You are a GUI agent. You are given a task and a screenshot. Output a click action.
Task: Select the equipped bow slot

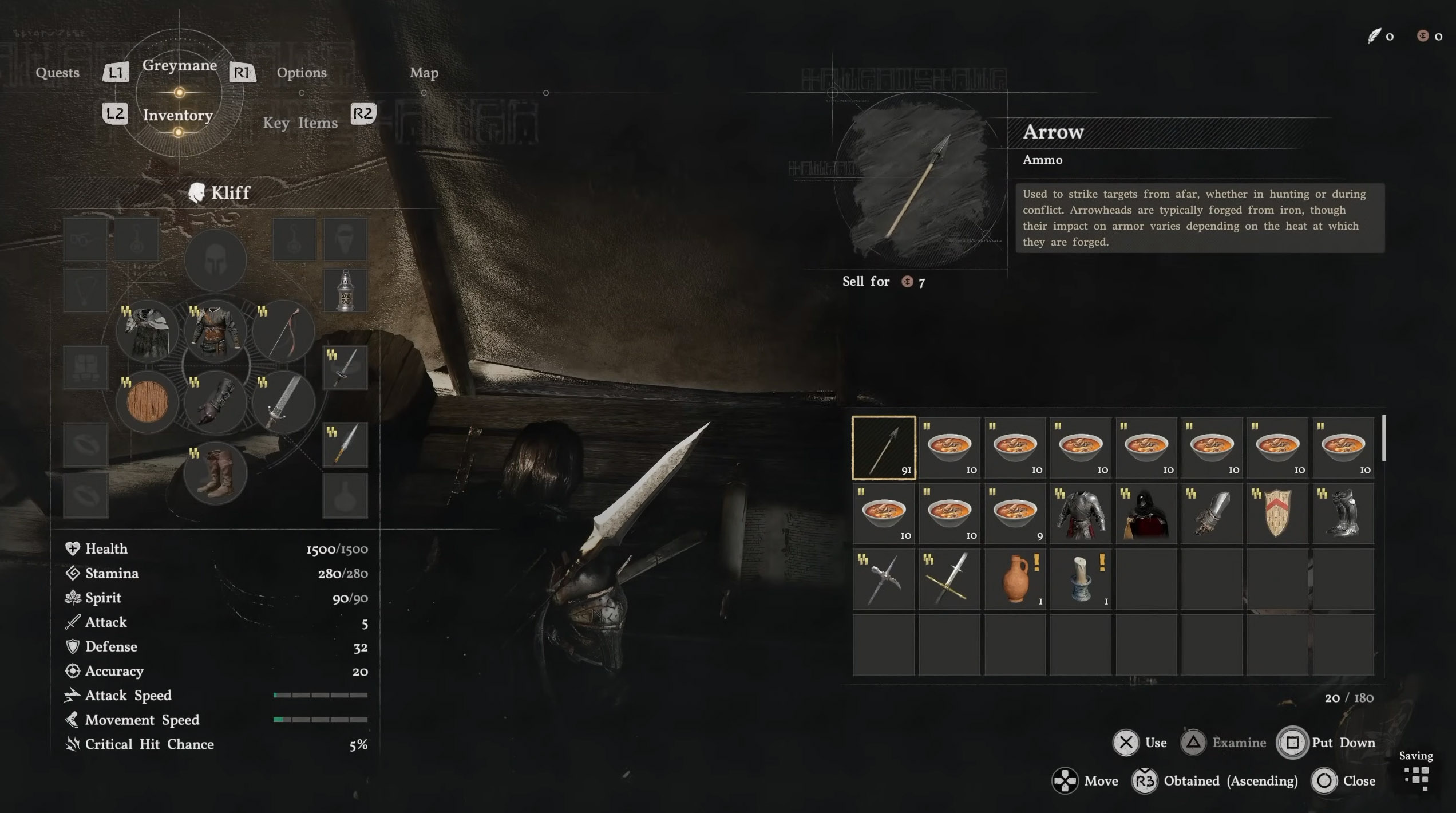tap(283, 332)
